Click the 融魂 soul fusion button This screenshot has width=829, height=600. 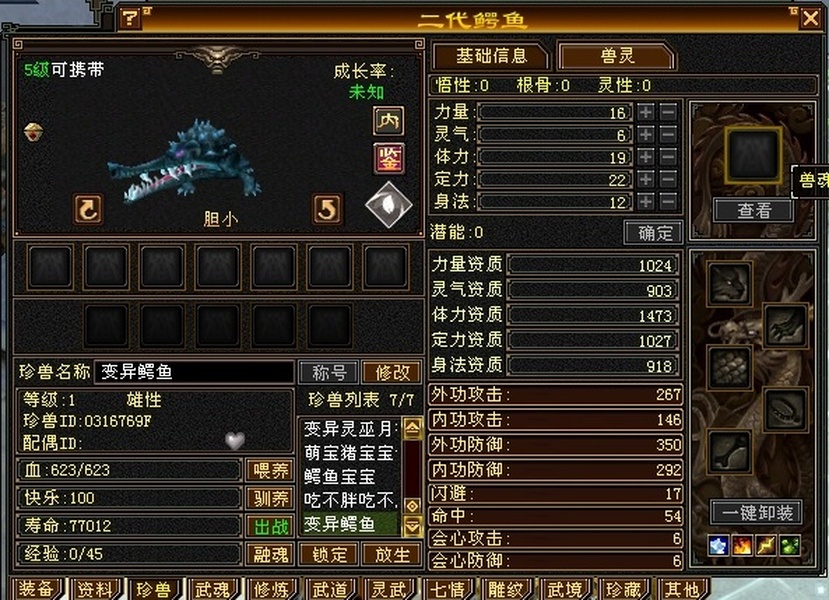(x=269, y=554)
